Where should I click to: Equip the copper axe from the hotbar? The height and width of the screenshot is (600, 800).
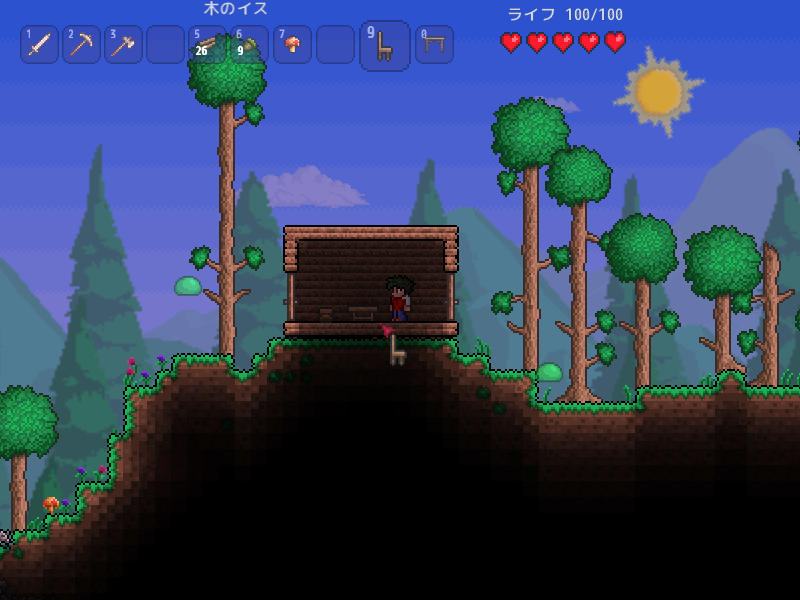(123, 45)
